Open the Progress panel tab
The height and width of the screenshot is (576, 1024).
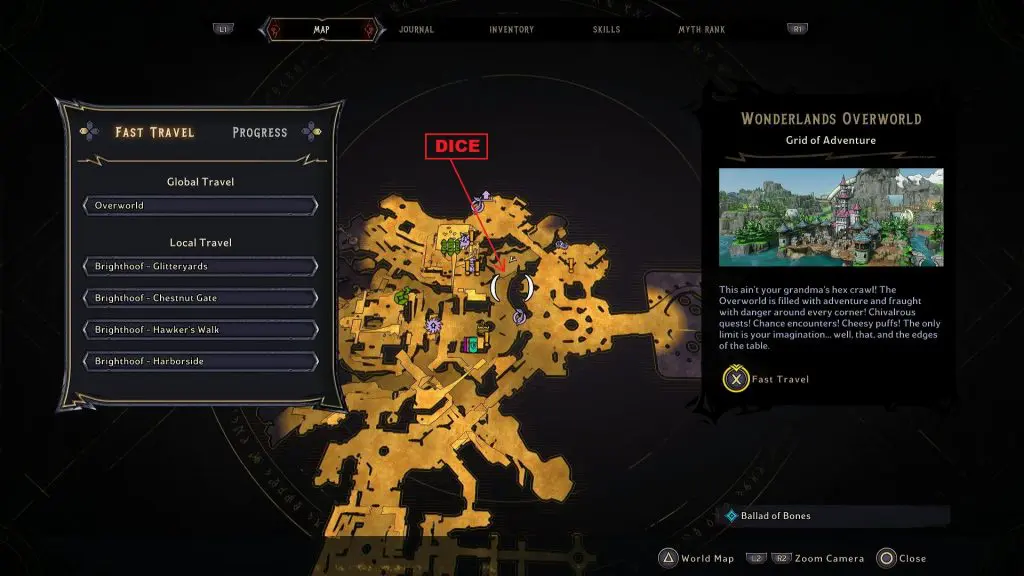[x=259, y=132]
